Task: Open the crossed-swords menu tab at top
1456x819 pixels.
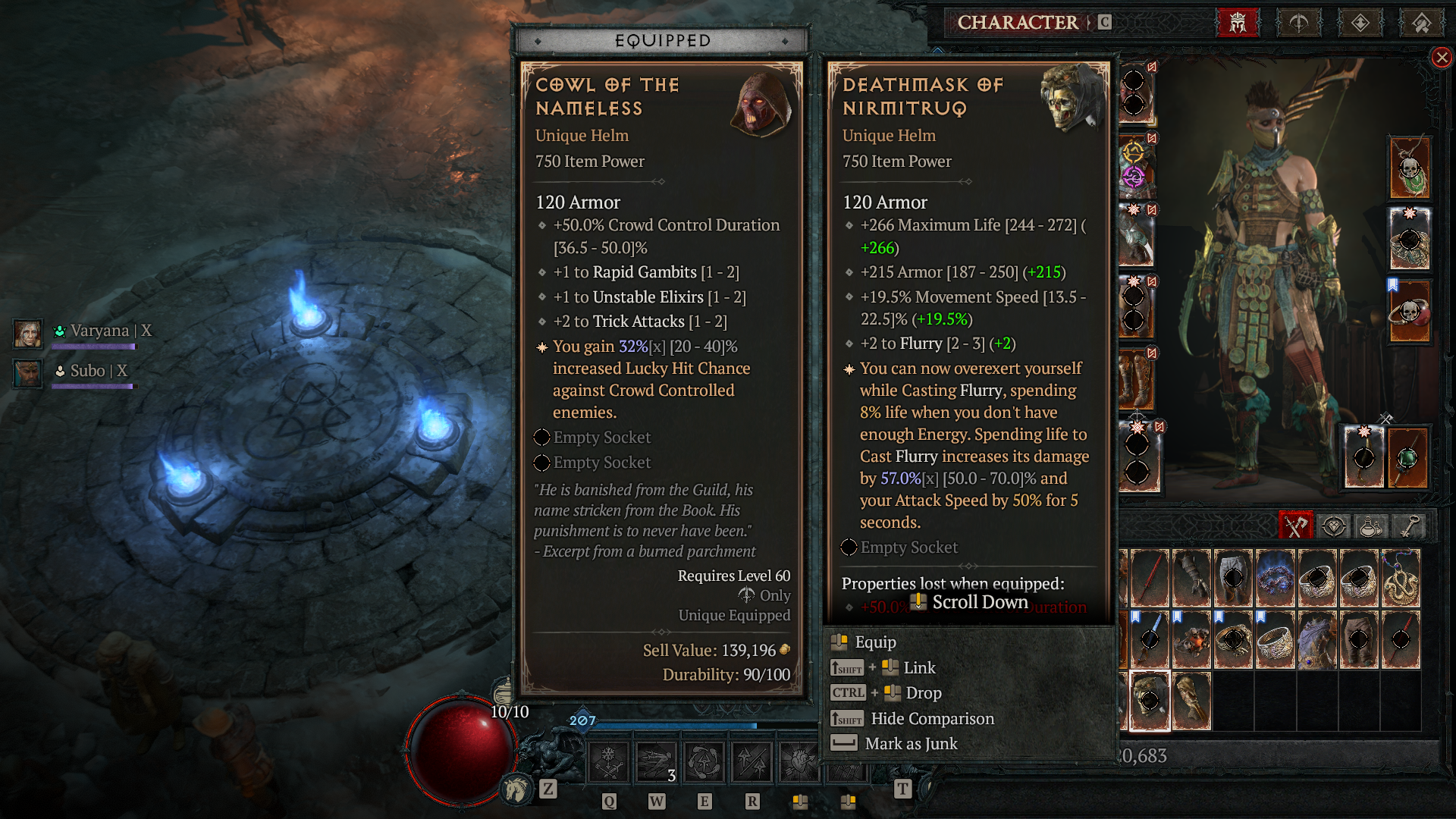Action: (1298, 22)
